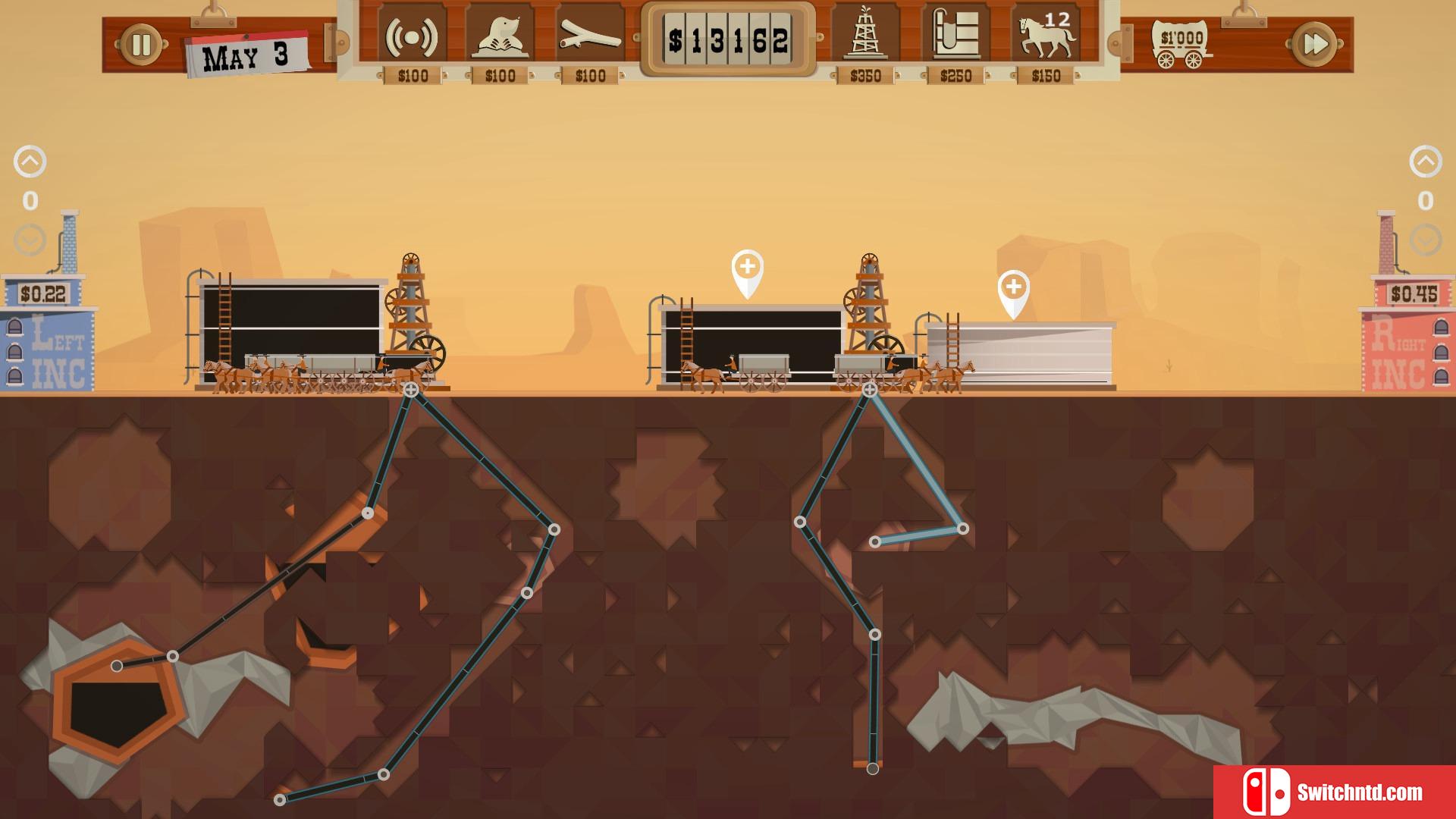Screen dimensions: 1456x819
Task: Lower Left Inc wagon count
Action: [x=30, y=241]
